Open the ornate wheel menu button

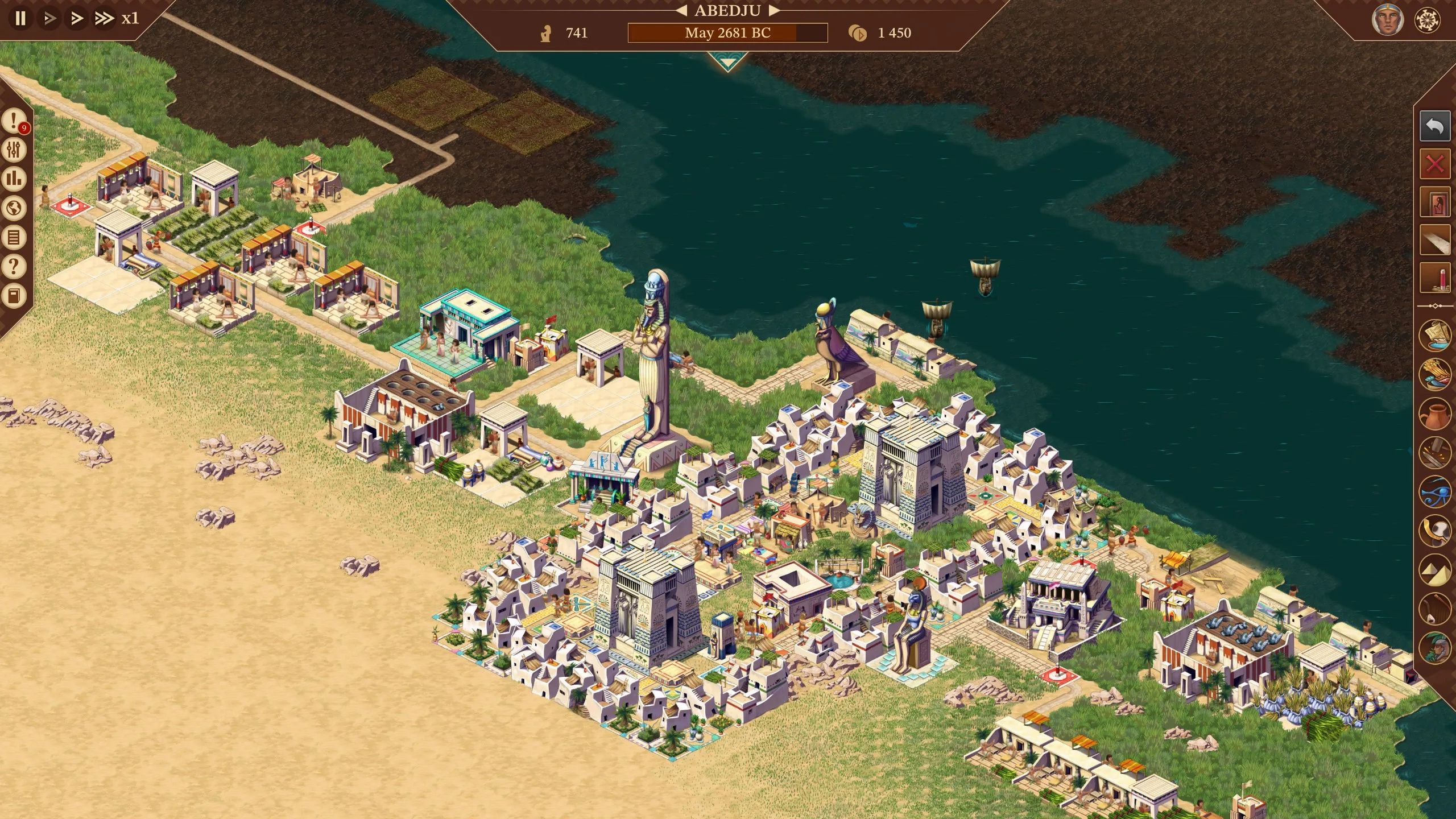coord(1427,20)
